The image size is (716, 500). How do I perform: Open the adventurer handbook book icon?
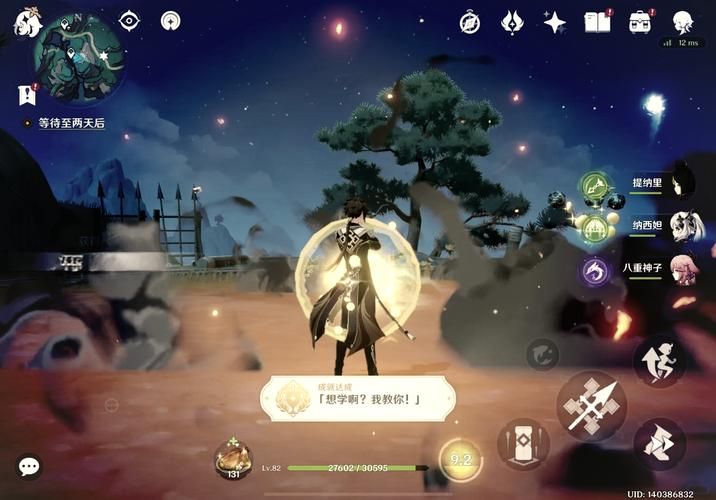coord(597,22)
